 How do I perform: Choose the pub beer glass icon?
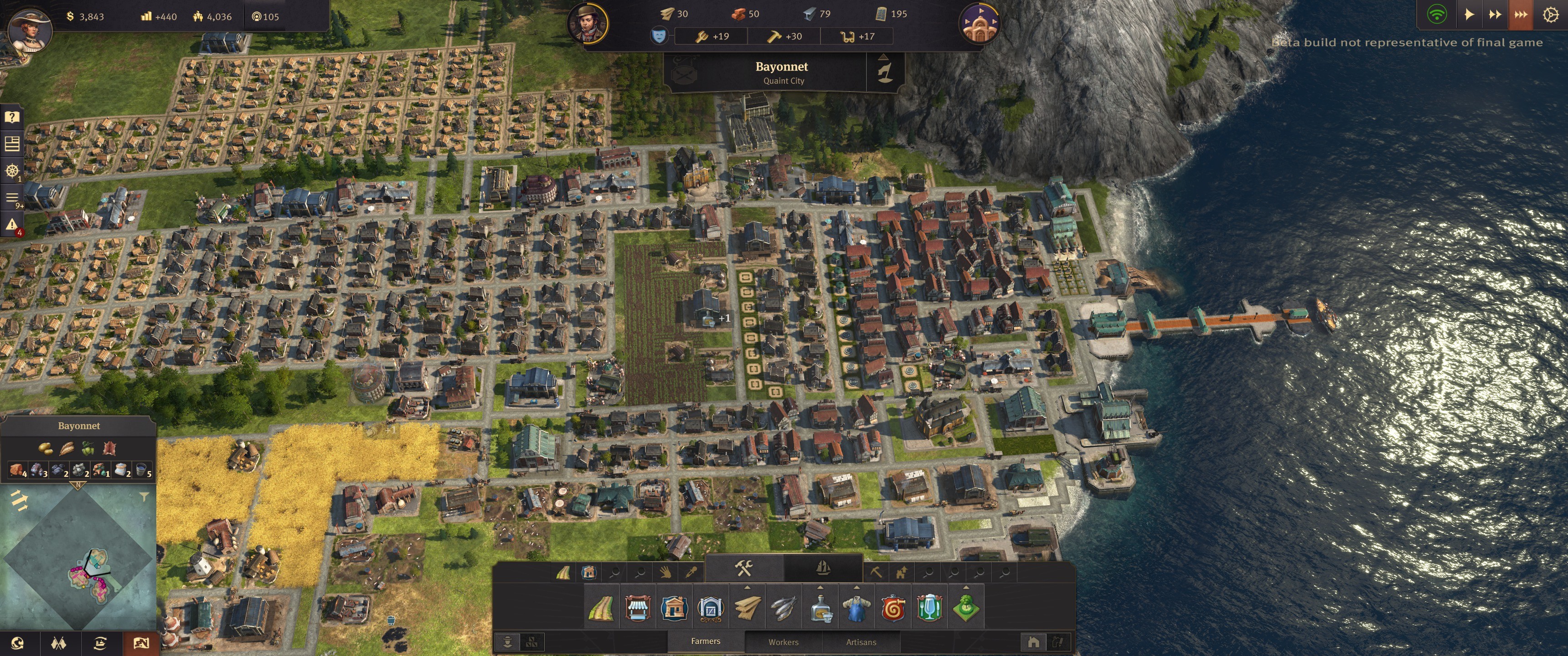point(929,608)
